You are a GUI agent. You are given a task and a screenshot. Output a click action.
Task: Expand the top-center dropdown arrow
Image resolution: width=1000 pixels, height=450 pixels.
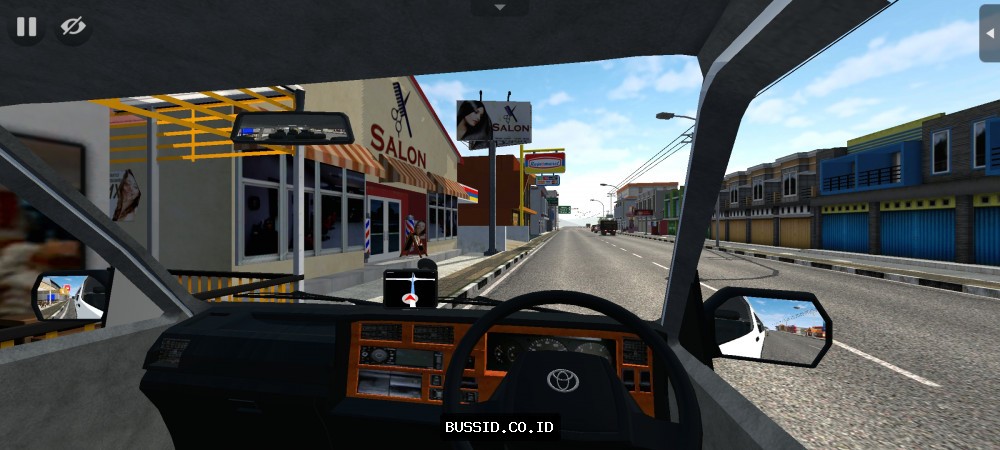(x=500, y=7)
